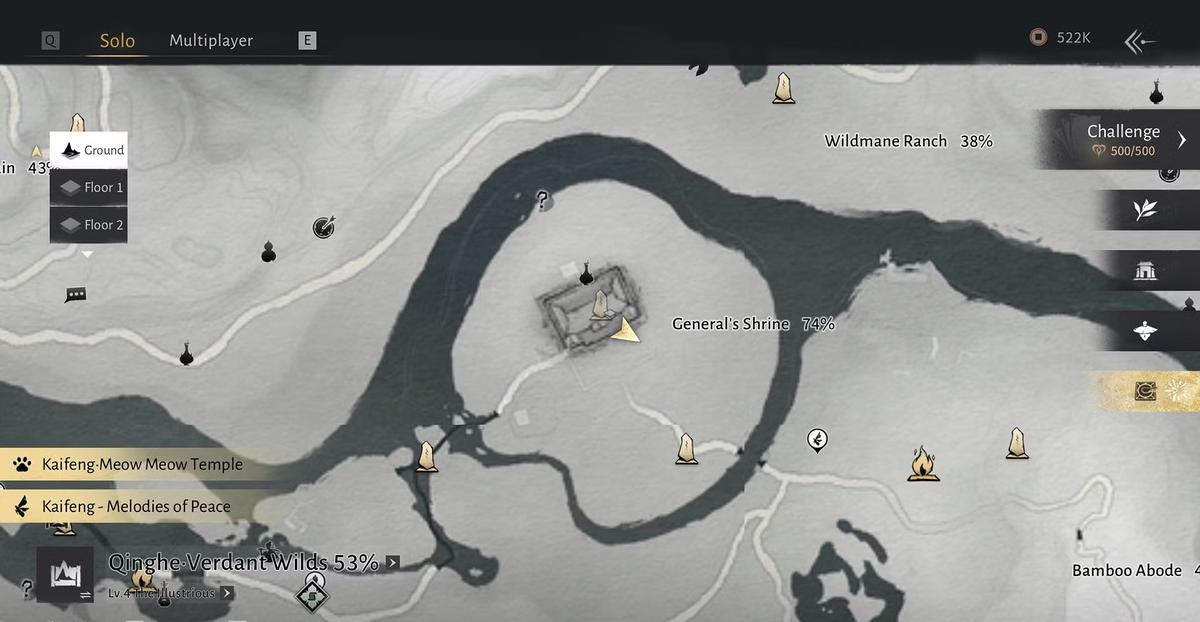Switch to the Multiplayer tab
The width and height of the screenshot is (1200, 622).
coord(210,41)
